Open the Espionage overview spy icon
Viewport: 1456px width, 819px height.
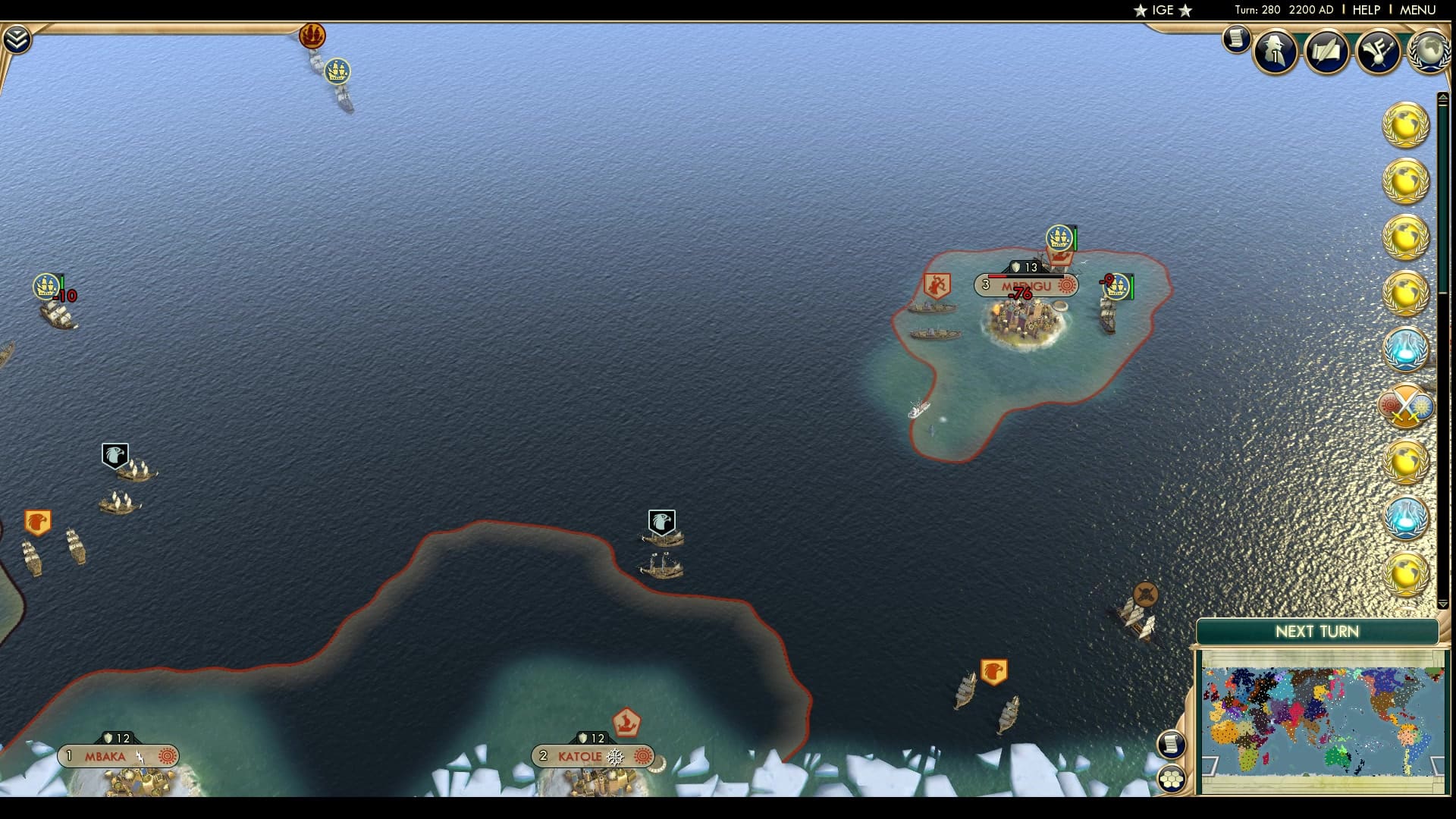point(1274,50)
